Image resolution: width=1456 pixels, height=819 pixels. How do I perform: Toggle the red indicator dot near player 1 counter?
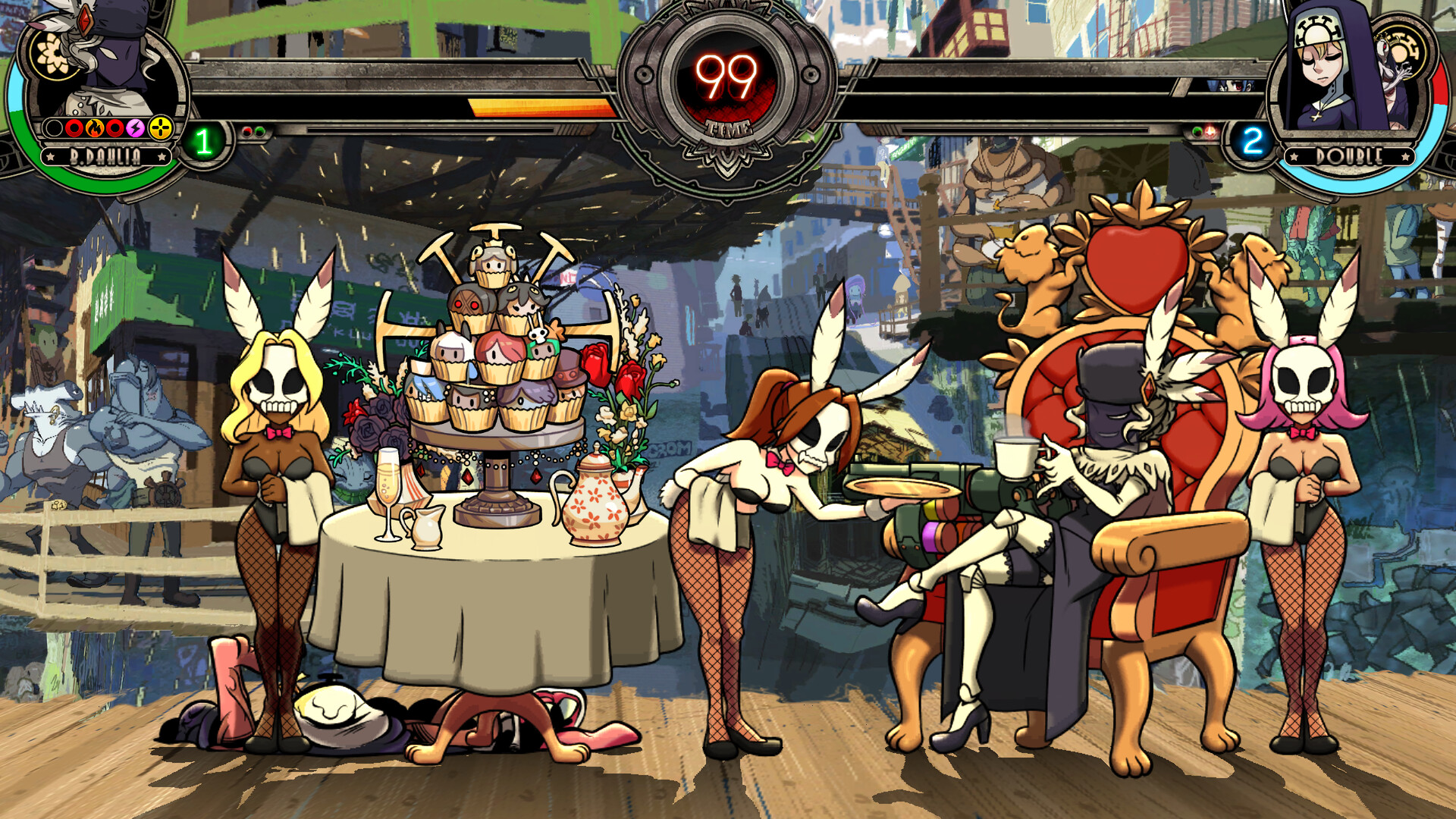pyautogui.click(x=247, y=132)
